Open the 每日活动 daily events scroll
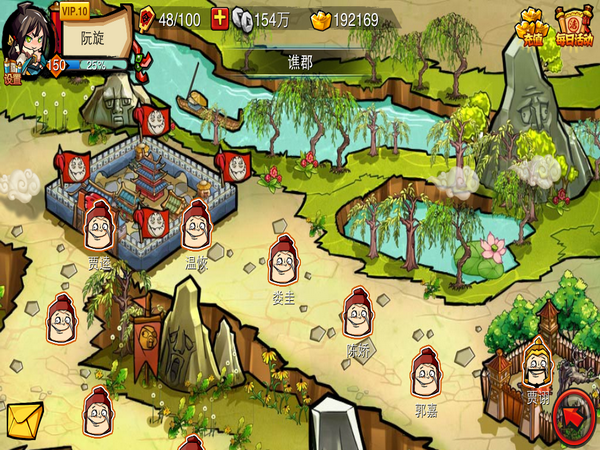Image resolution: width=600 pixels, height=450 pixels. coord(574,28)
